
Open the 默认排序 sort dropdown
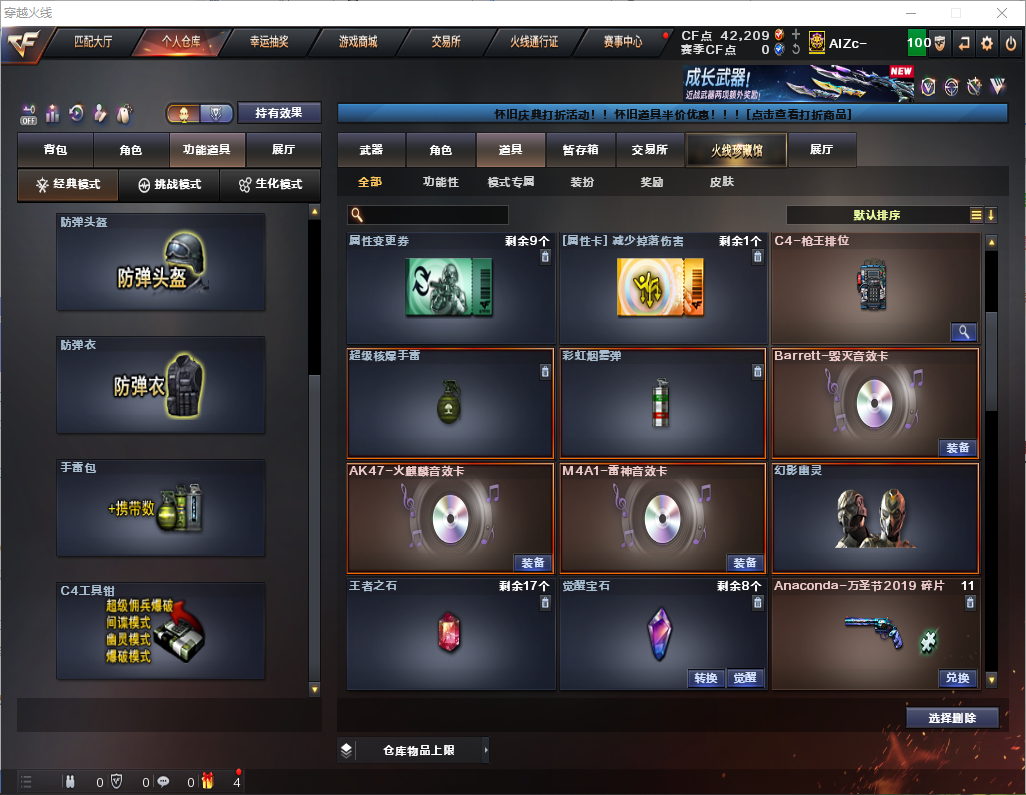(x=876, y=215)
